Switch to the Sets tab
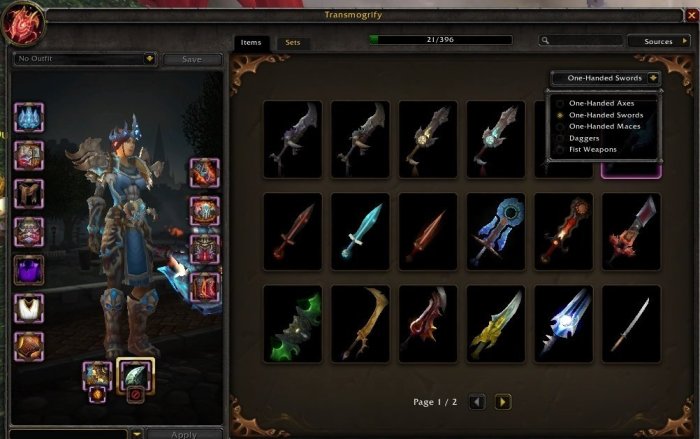 [x=292, y=42]
